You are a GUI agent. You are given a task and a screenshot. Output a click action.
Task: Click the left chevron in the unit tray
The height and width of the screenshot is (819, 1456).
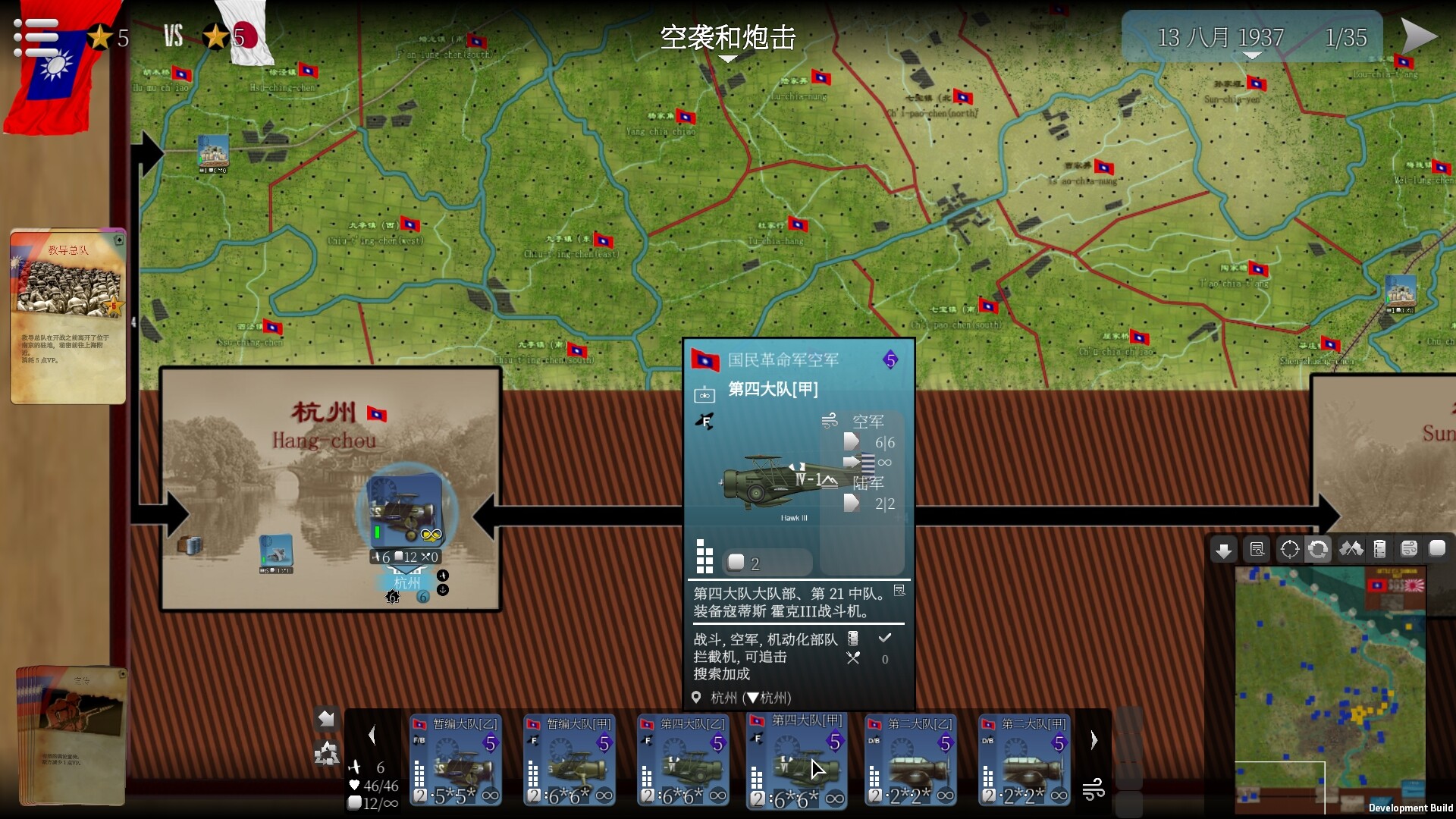coord(372,736)
